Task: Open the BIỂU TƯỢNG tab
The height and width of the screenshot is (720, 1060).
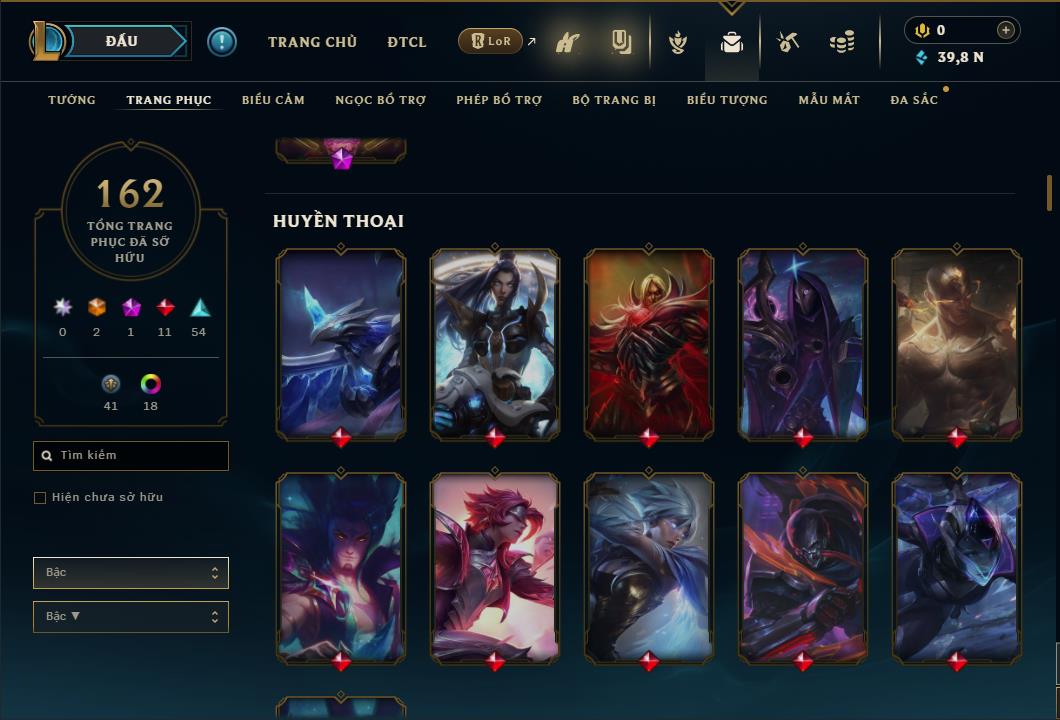Action: tap(727, 100)
